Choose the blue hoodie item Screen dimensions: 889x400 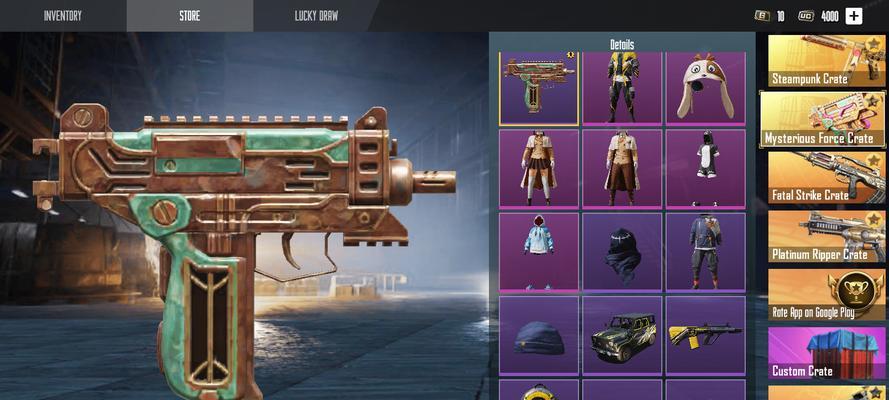[539, 251]
